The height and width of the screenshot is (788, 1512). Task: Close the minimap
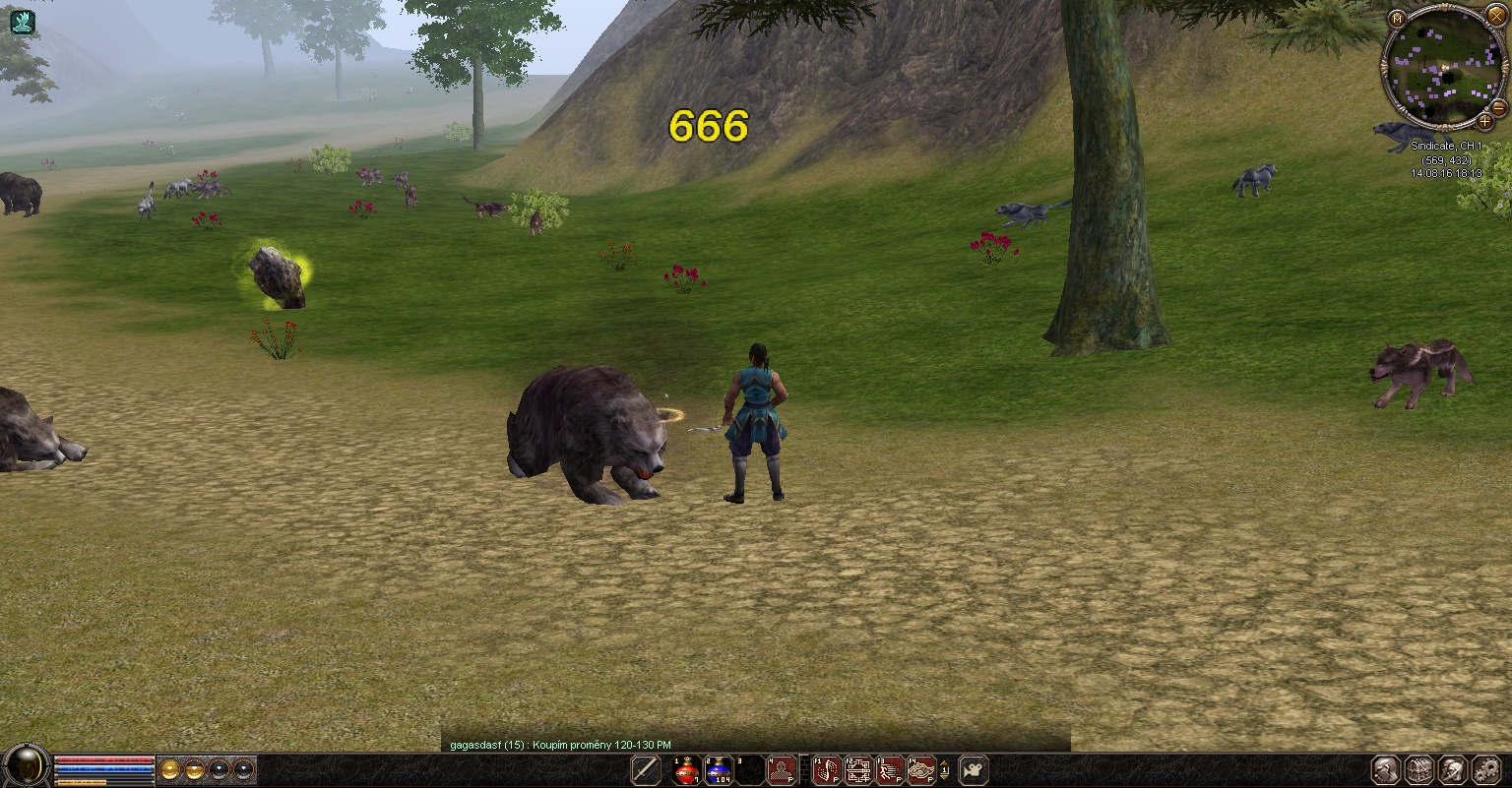coord(1495,17)
